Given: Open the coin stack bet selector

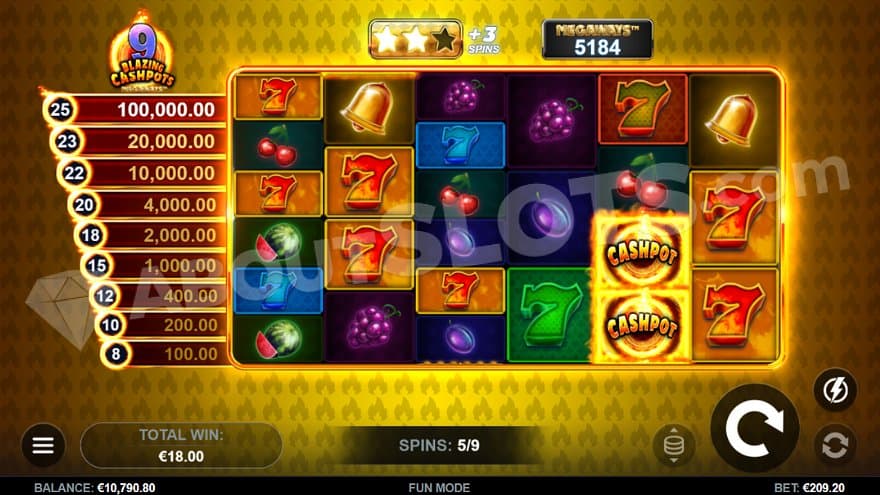Looking at the screenshot, I should [x=674, y=445].
